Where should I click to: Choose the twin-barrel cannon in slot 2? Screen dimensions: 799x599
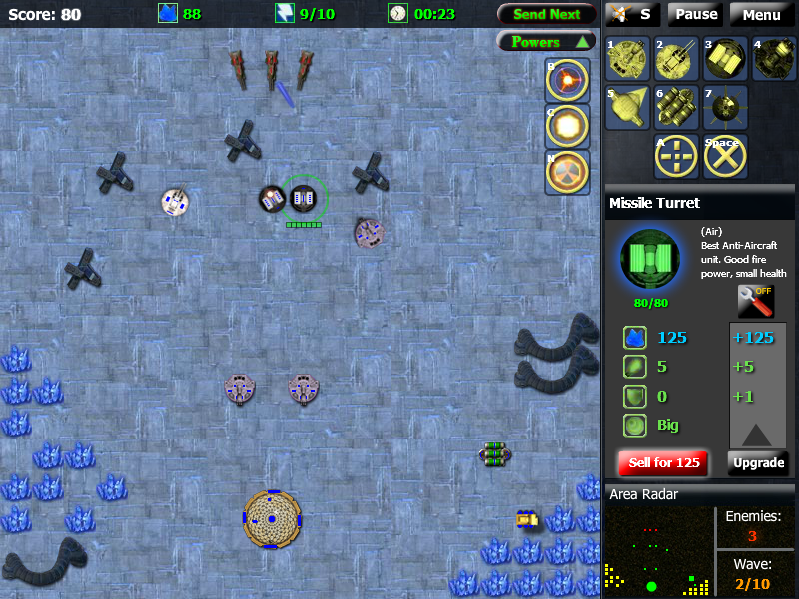676,59
